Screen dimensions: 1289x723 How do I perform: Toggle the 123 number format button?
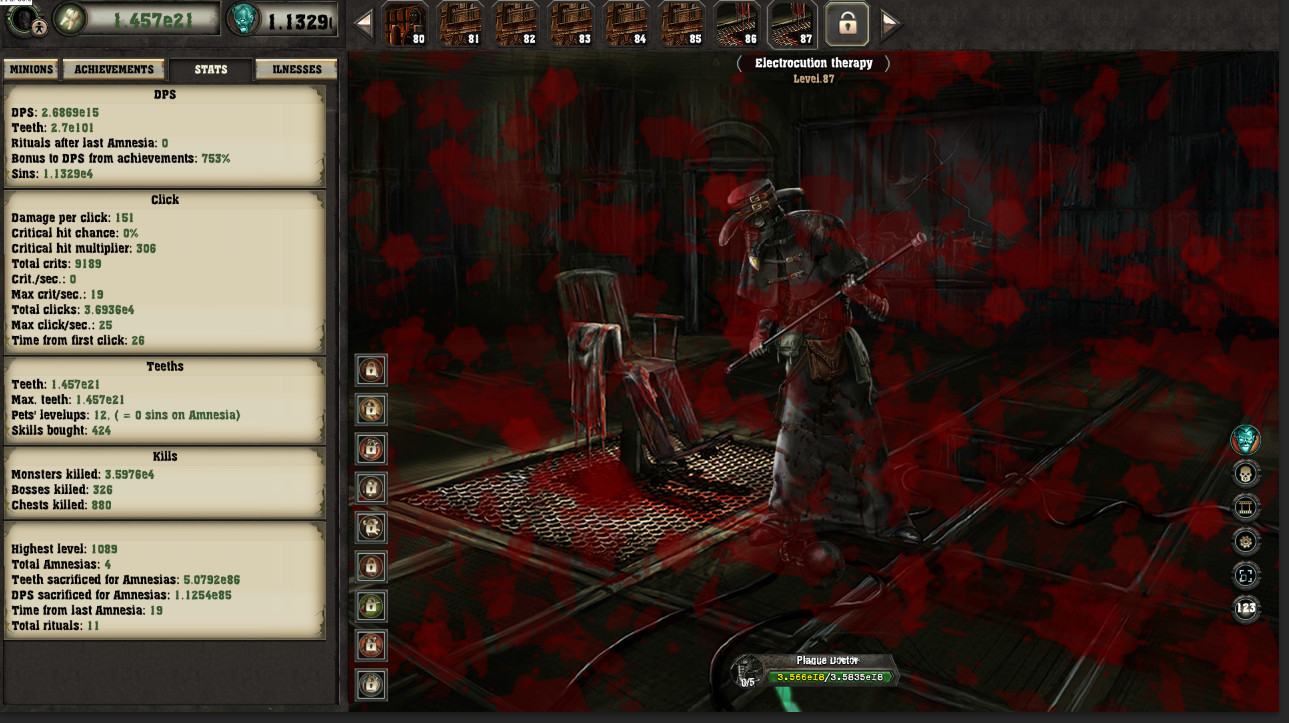coord(1245,608)
